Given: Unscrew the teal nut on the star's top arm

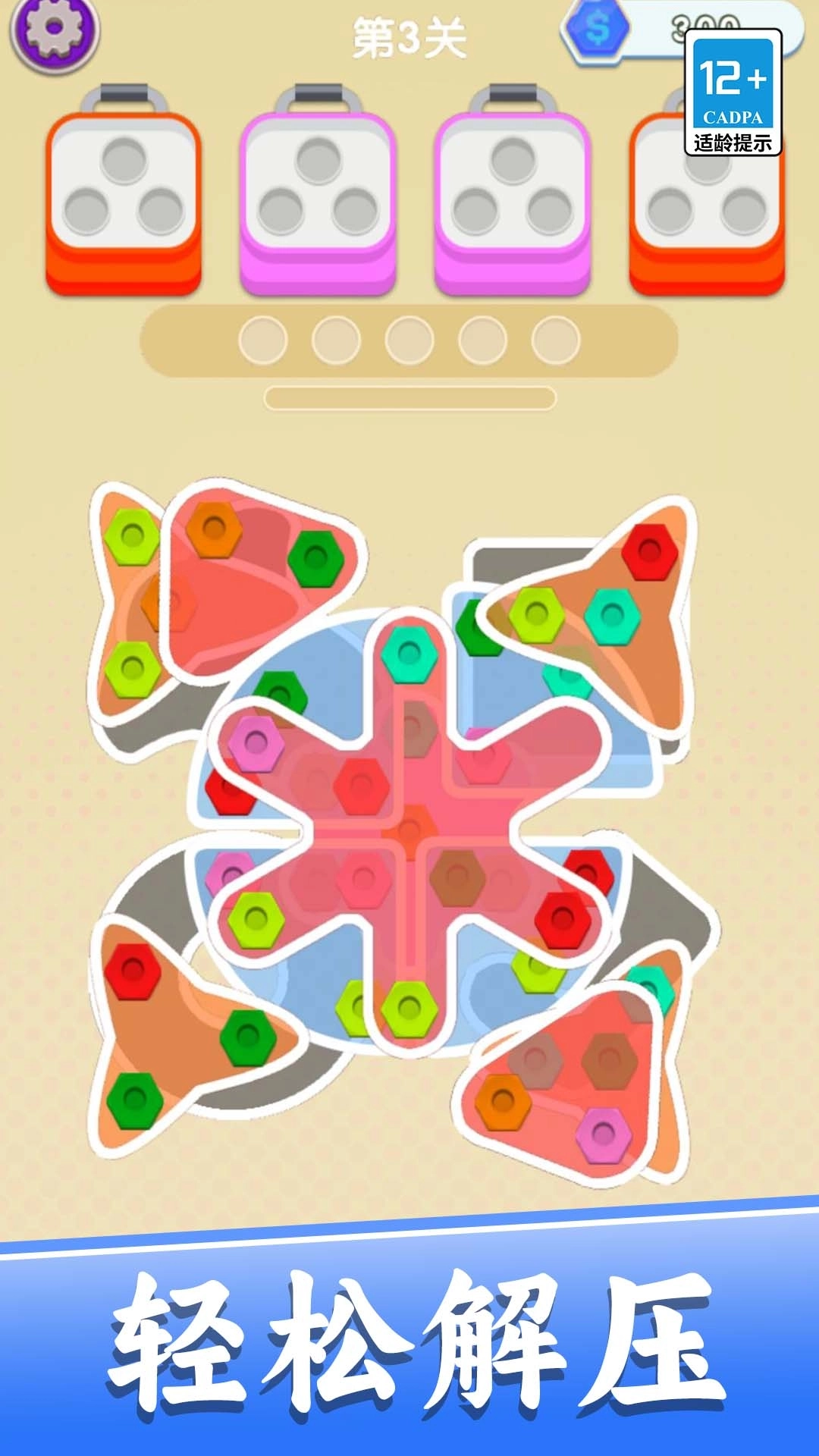Looking at the screenshot, I should [410, 653].
